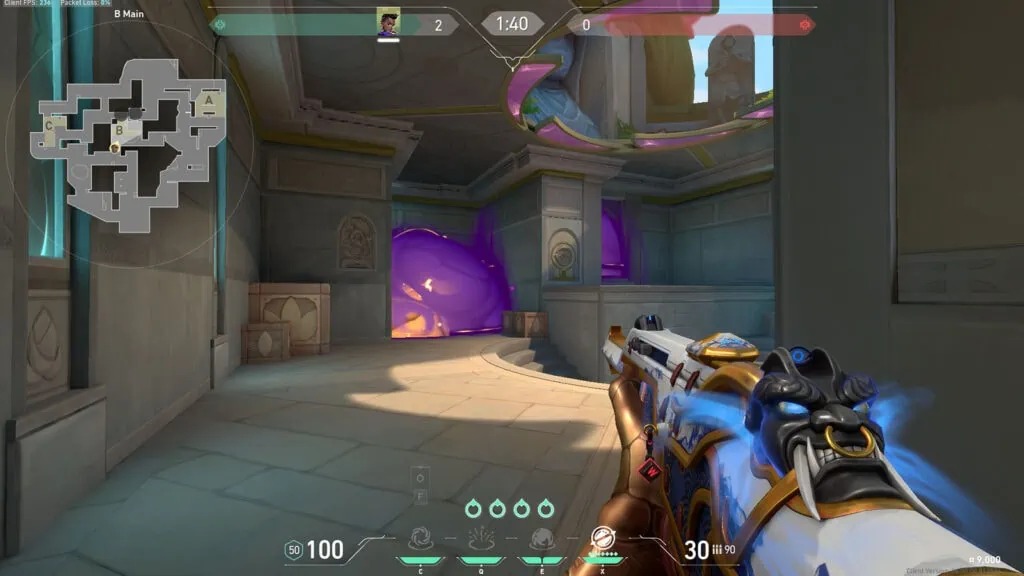
Task: Select the B site marker on minimap
Action: [119, 129]
